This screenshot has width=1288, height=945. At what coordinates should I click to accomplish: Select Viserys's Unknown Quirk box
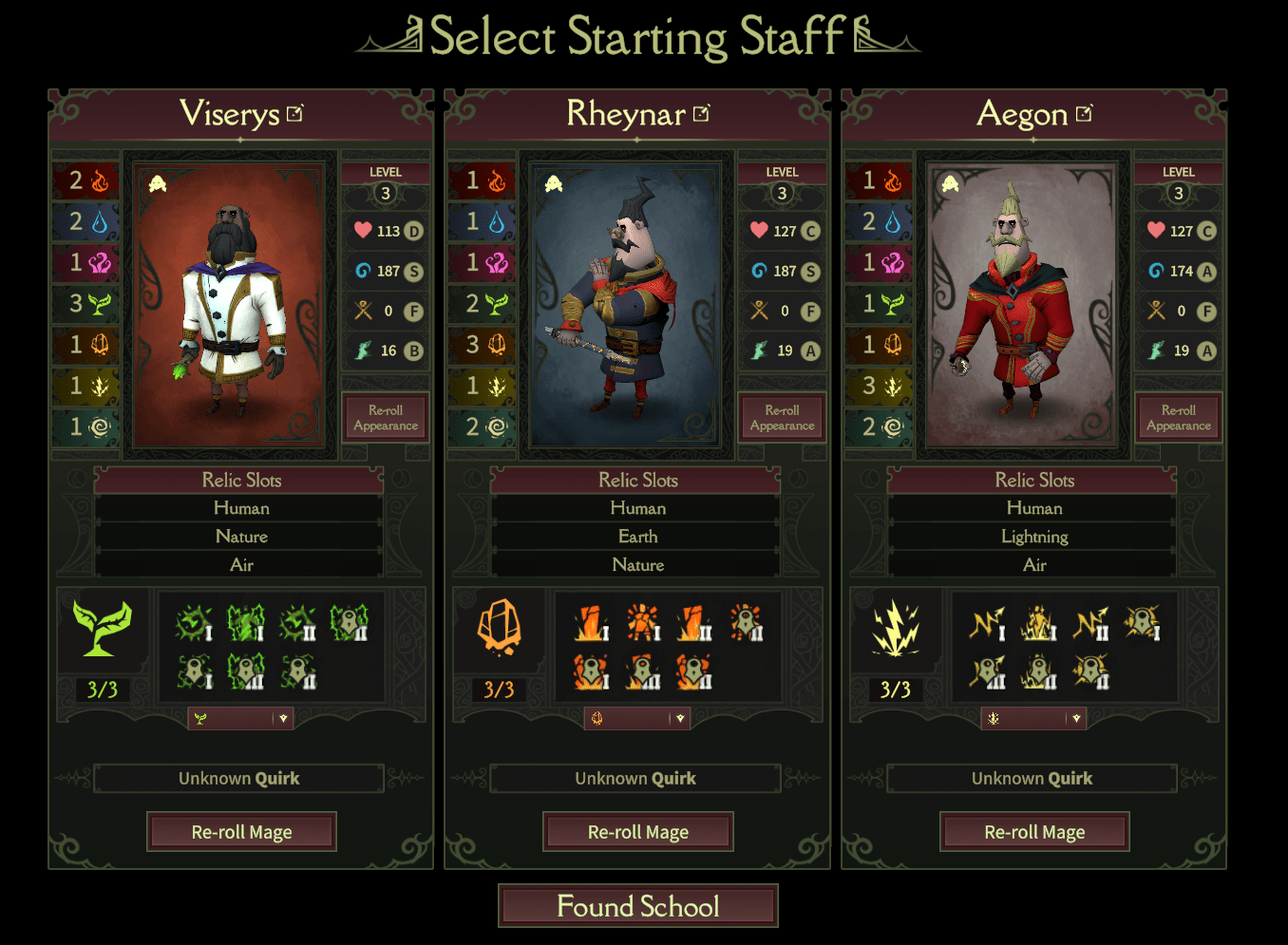[239, 779]
